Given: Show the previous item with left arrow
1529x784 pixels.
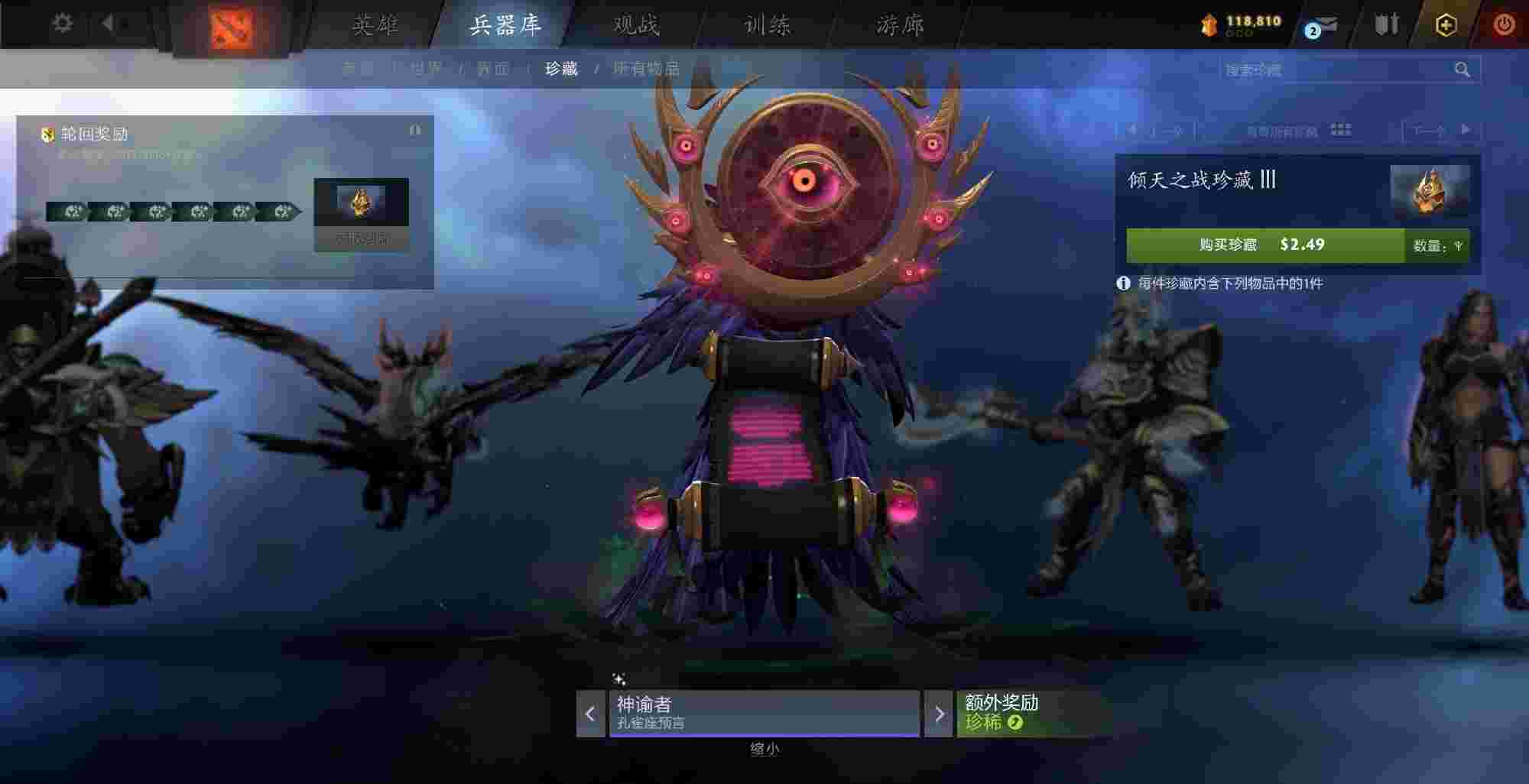Looking at the screenshot, I should pos(590,714).
